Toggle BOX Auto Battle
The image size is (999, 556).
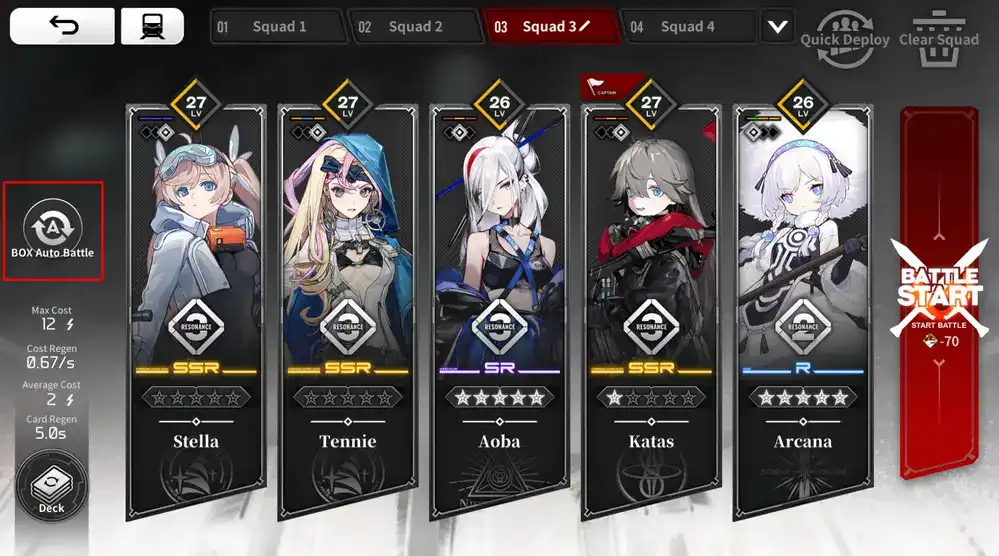pyautogui.click(x=52, y=230)
